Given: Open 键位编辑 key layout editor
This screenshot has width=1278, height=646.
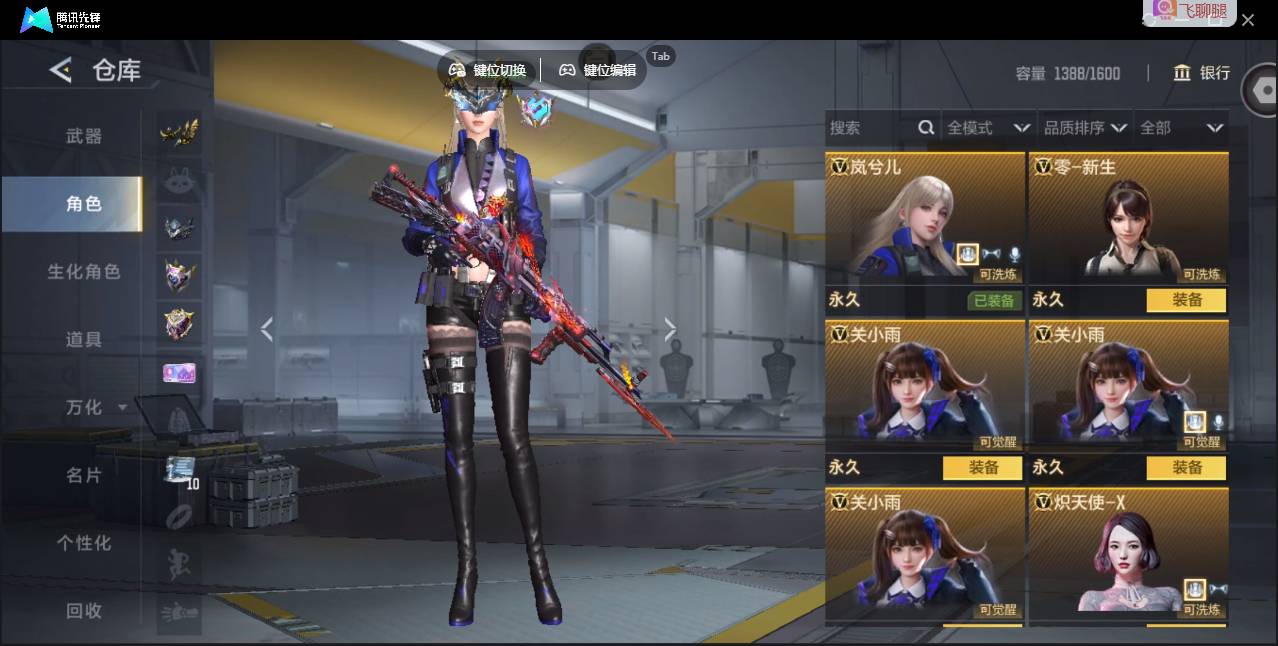Looking at the screenshot, I should pos(598,70).
